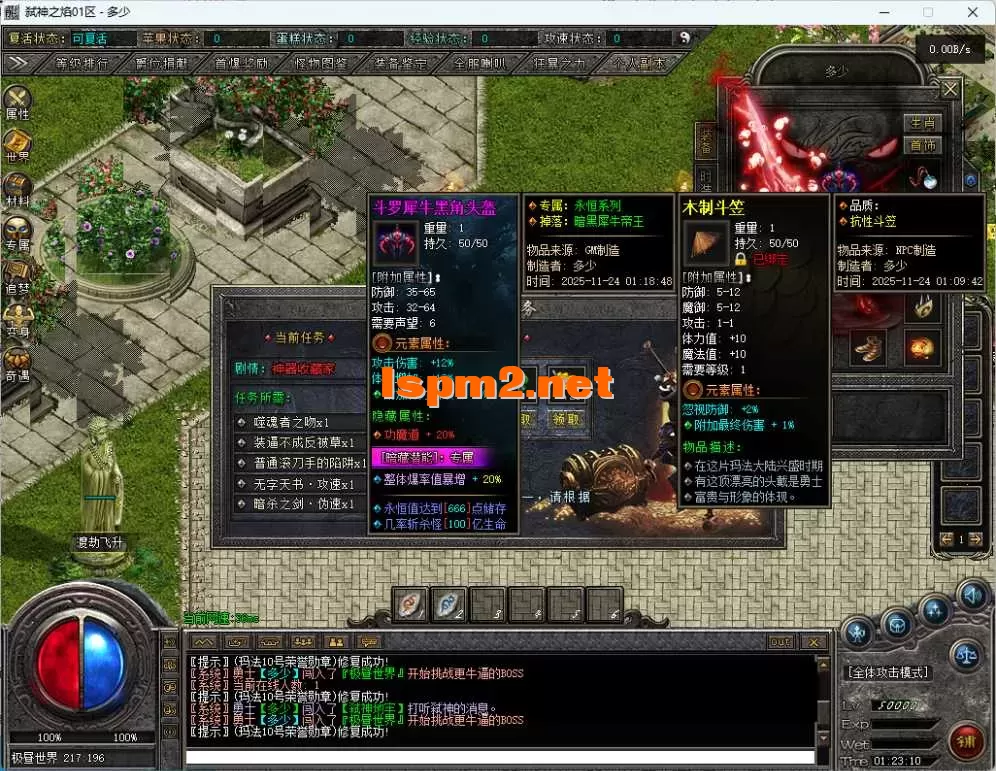
Task: Open the 奇遇 adventure side icon
Action: (x=17, y=363)
